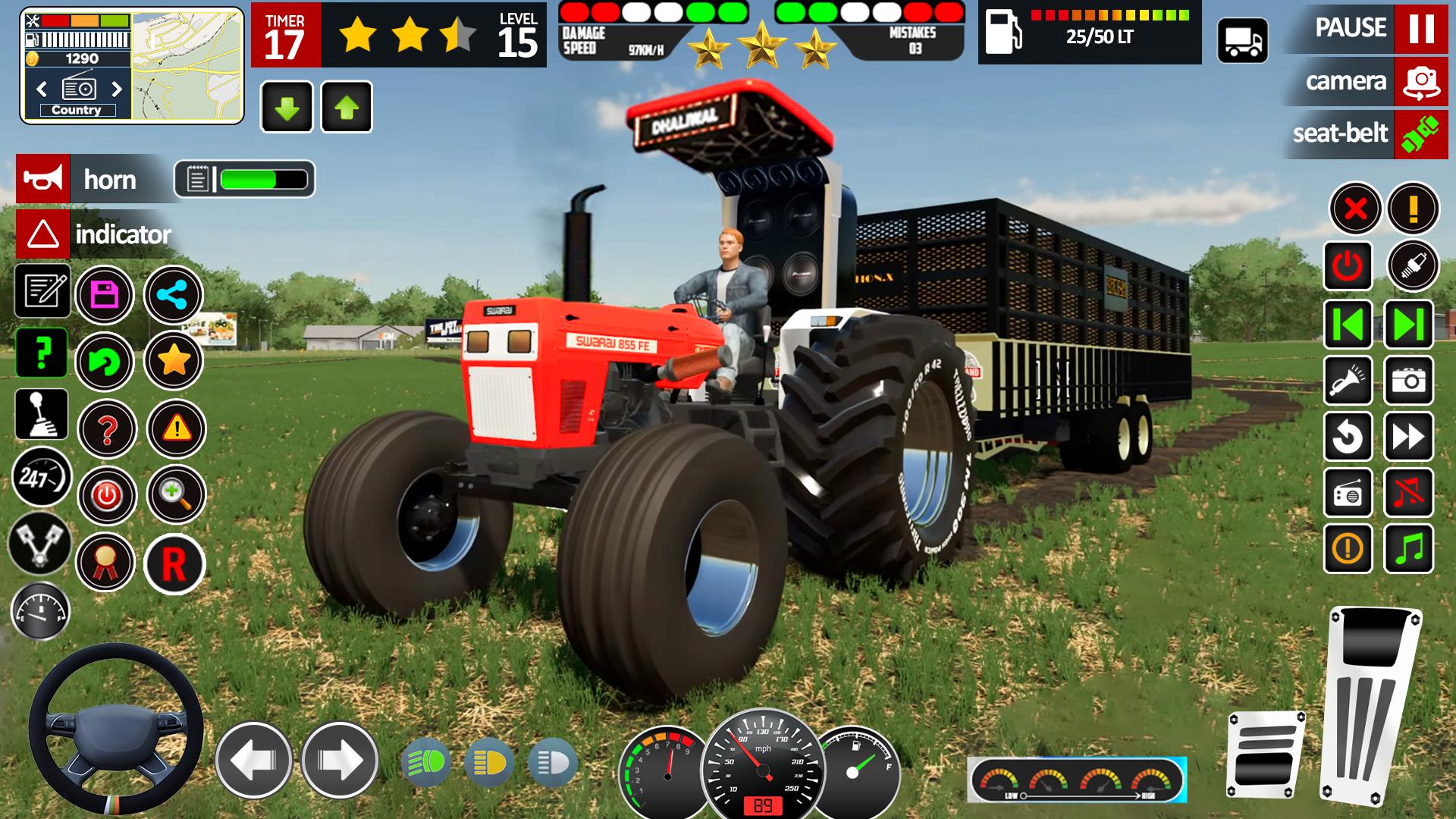Click the green up arrow button
1456x819 pixels.
coord(347,108)
